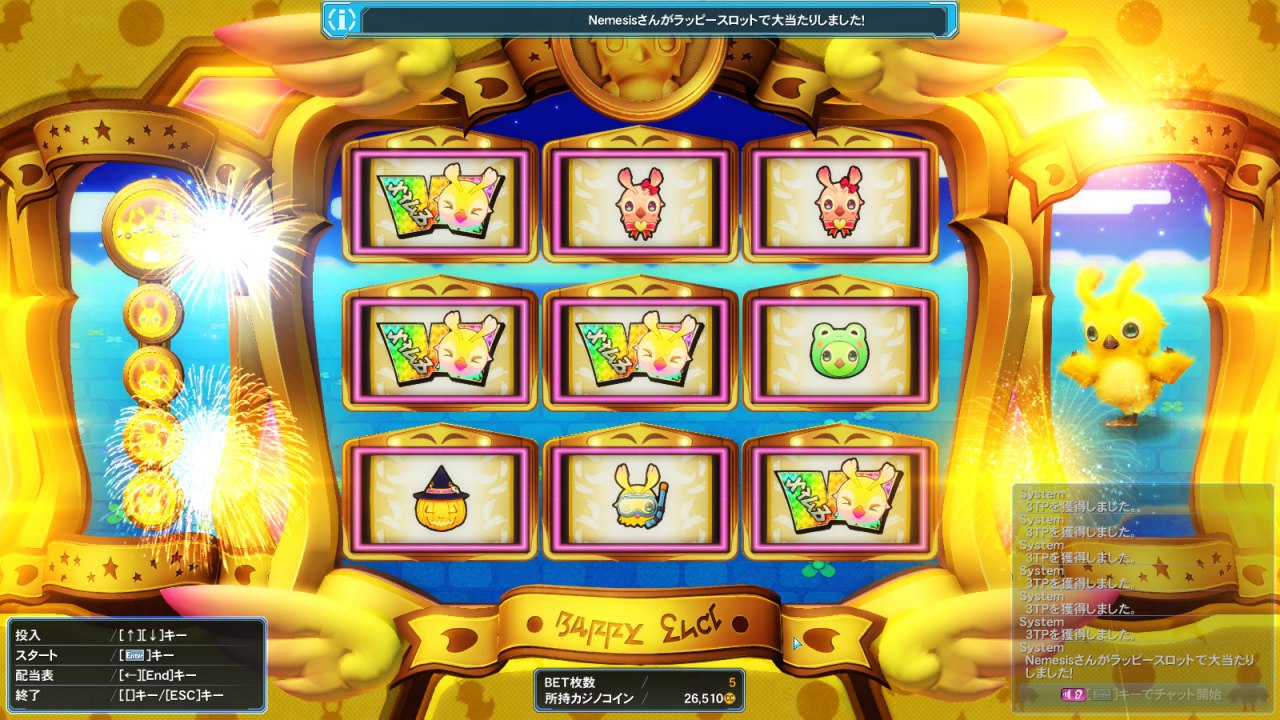This screenshot has height=720, width=1280.
Task: Click the info icon on the announcement bar
Action: pyautogui.click(x=342, y=19)
